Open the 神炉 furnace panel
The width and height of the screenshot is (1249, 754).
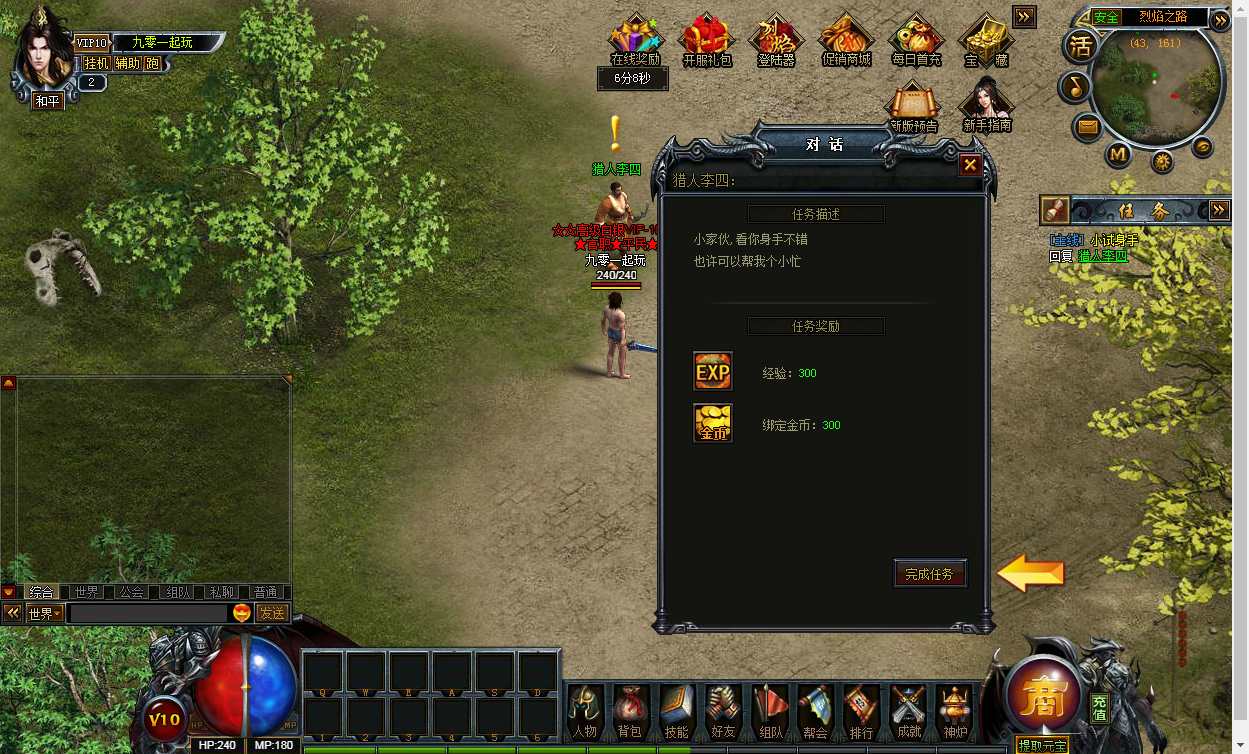(x=954, y=711)
